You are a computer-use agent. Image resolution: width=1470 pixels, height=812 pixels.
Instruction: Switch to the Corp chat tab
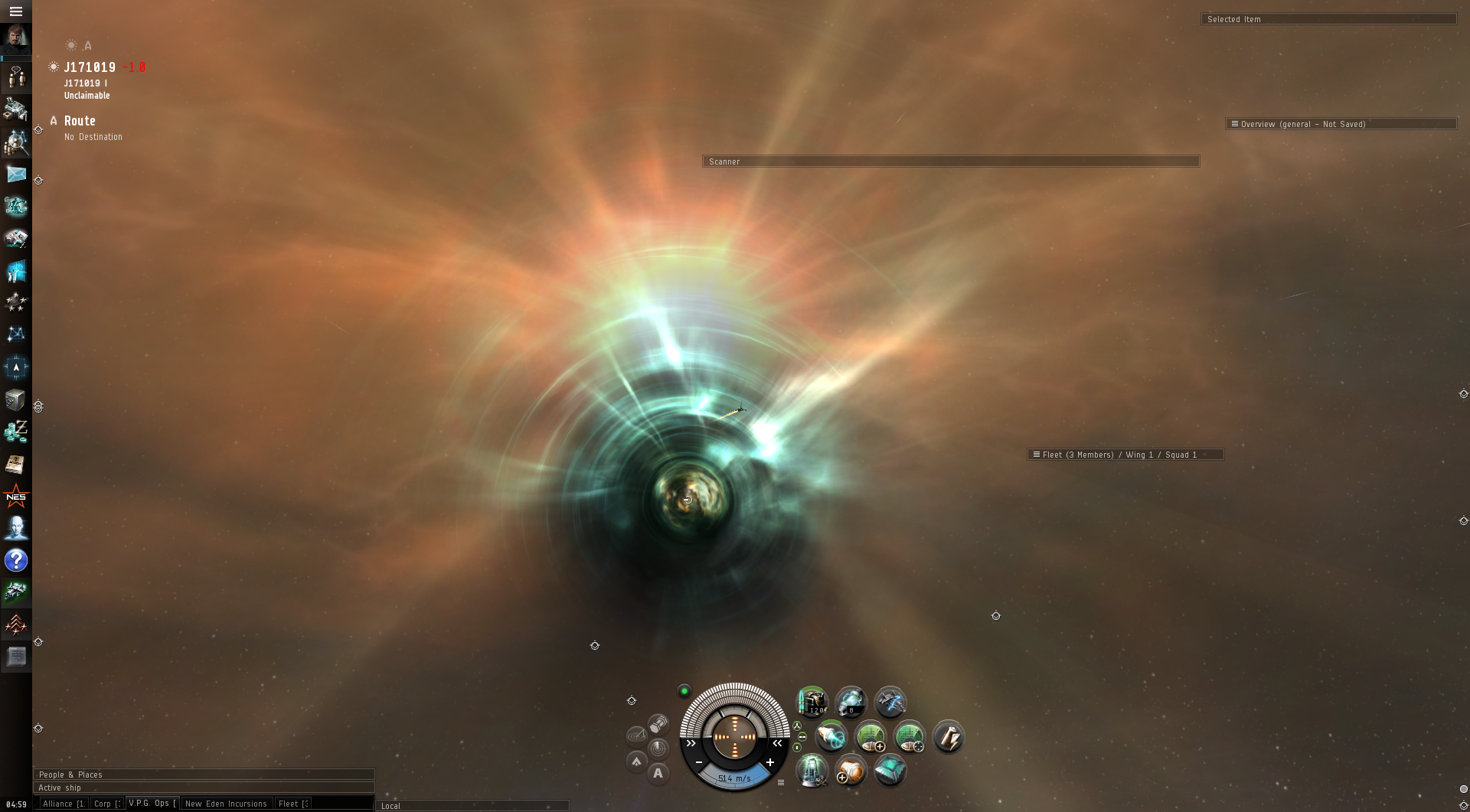(x=106, y=804)
